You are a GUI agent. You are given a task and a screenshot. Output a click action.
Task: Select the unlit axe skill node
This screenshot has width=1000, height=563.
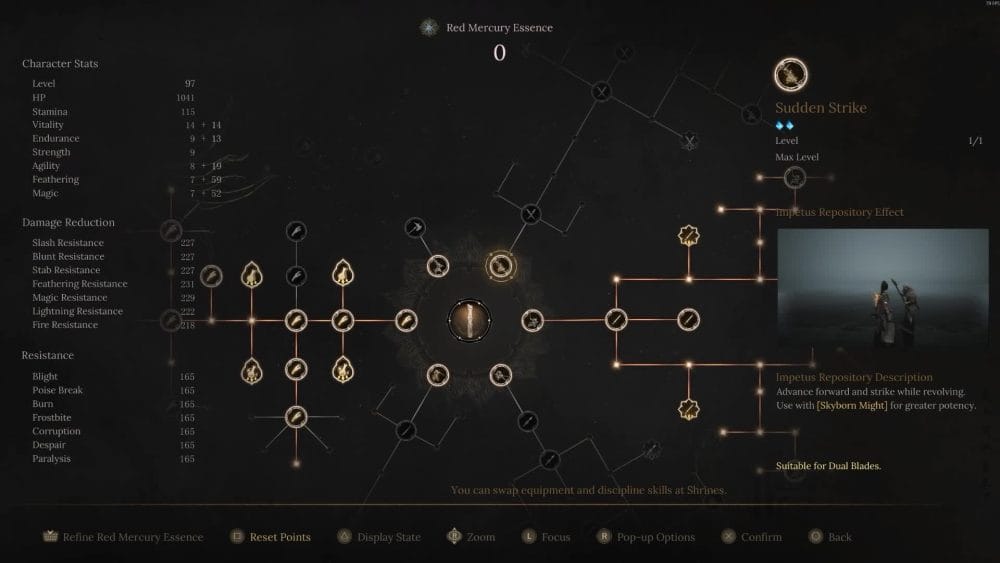[415, 228]
